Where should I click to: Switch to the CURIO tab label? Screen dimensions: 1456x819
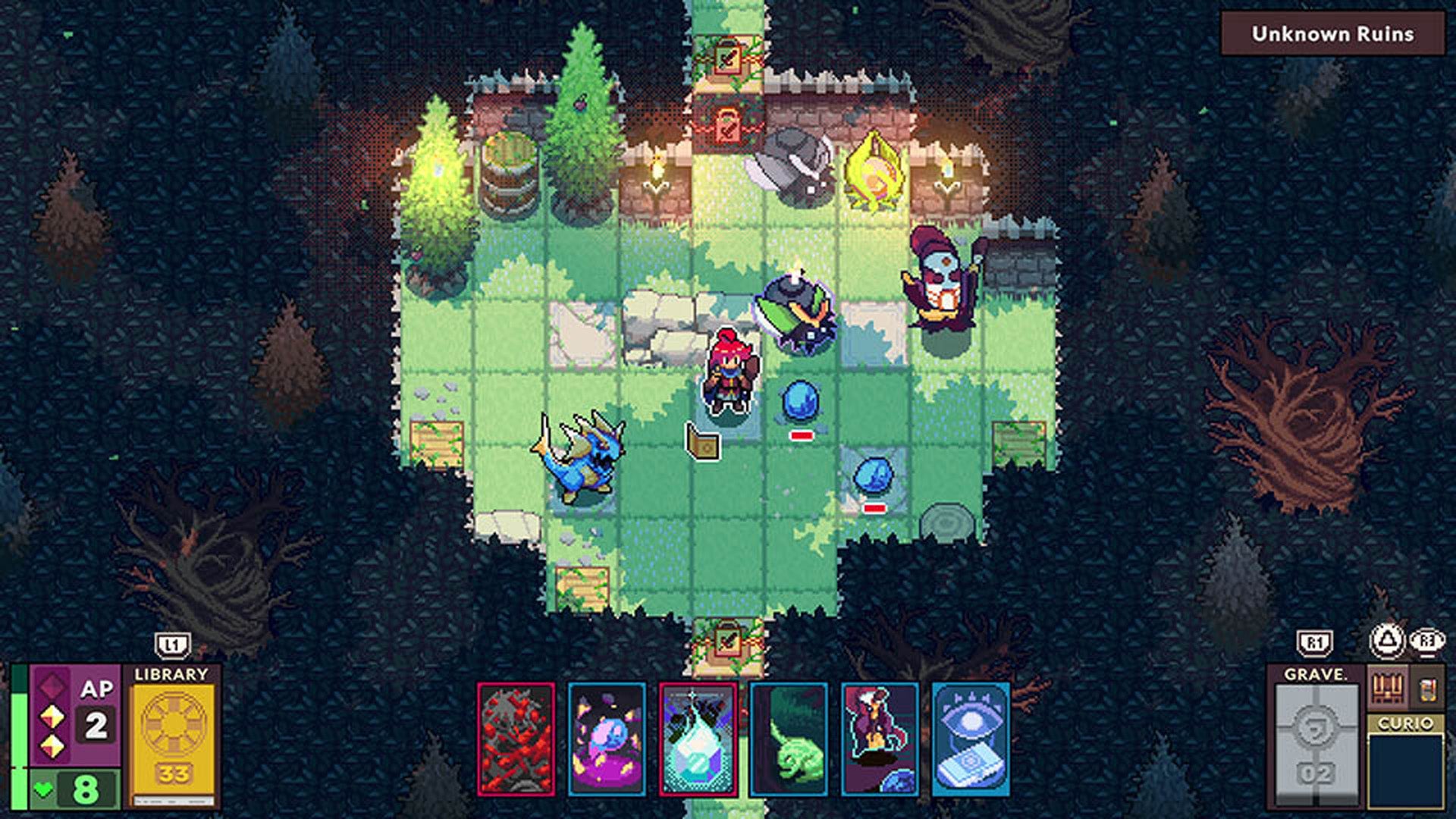pyautogui.click(x=1406, y=723)
